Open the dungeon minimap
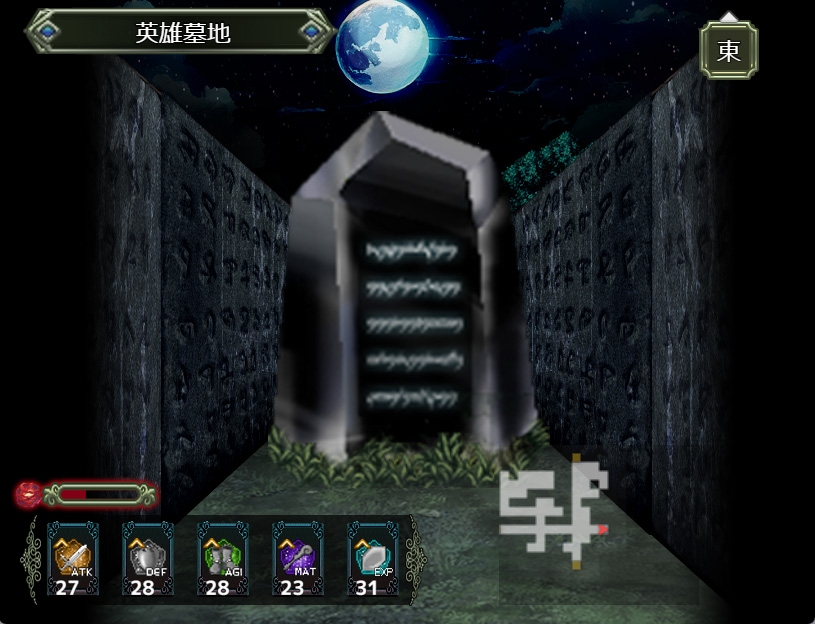Viewport: 815px width, 624px height. coord(556,513)
